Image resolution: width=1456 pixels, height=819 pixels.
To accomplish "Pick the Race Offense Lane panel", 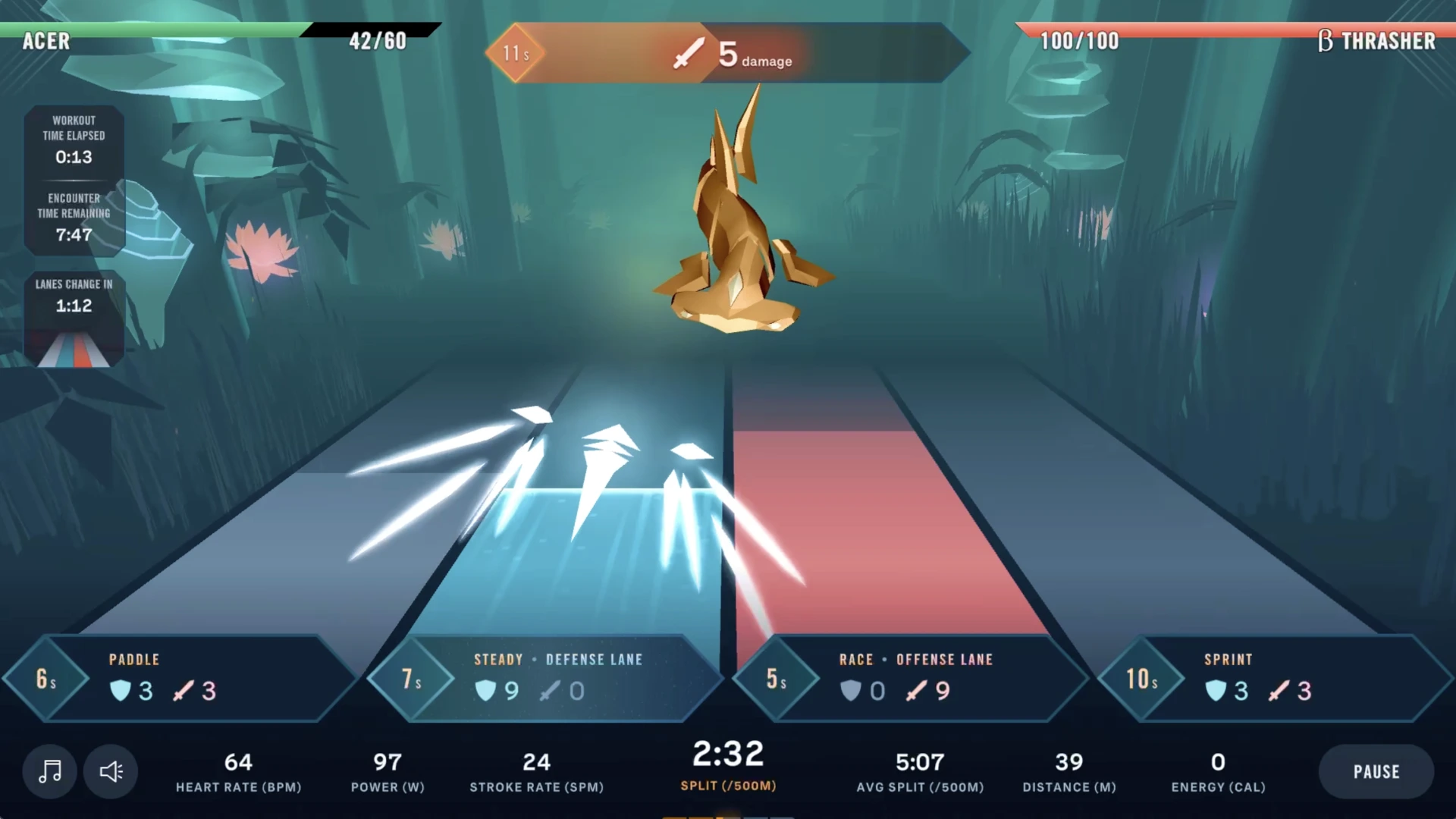I will tap(910, 677).
